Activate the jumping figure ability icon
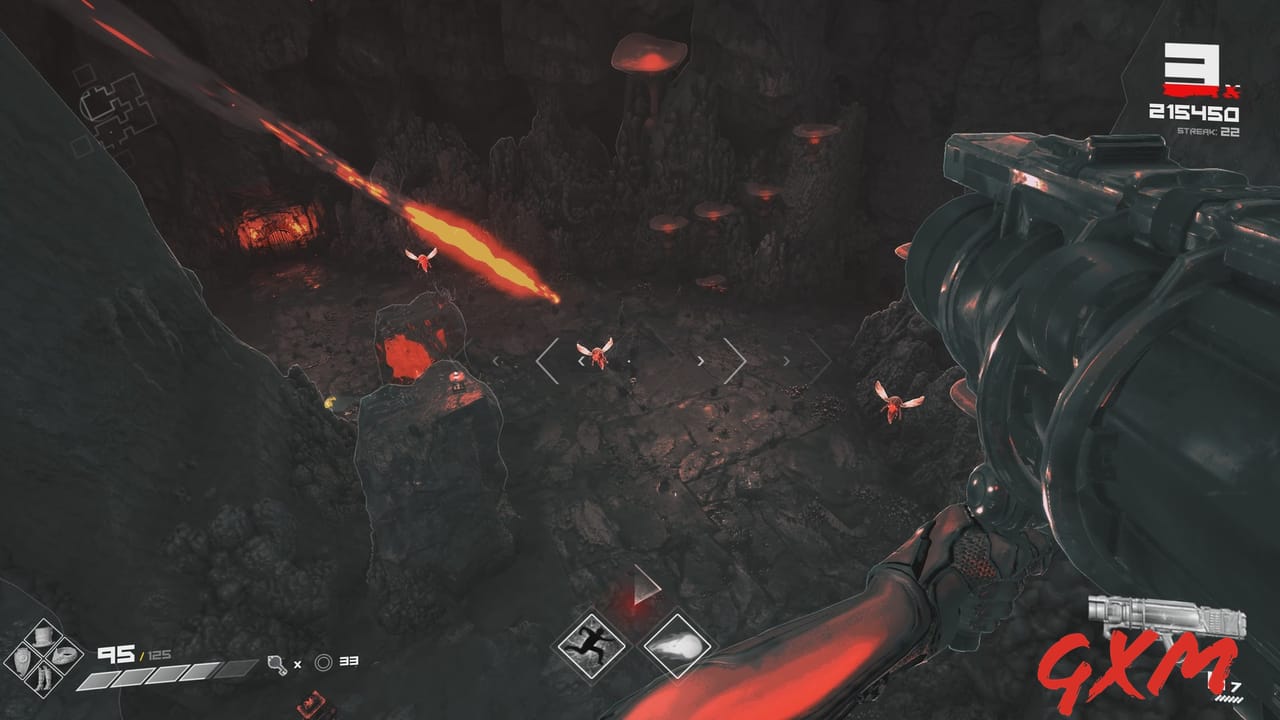Viewport: 1280px width, 720px height. tap(590, 647)
